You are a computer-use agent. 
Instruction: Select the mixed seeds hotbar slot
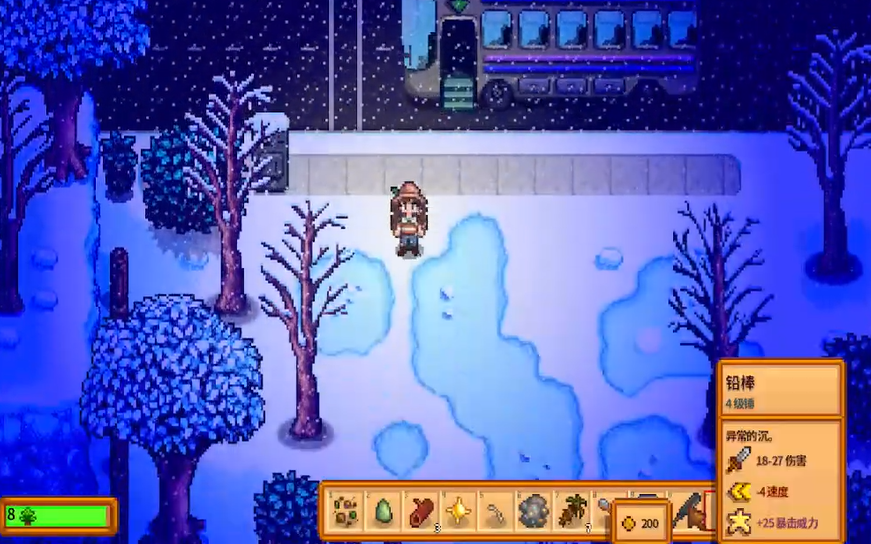[346, 511]
